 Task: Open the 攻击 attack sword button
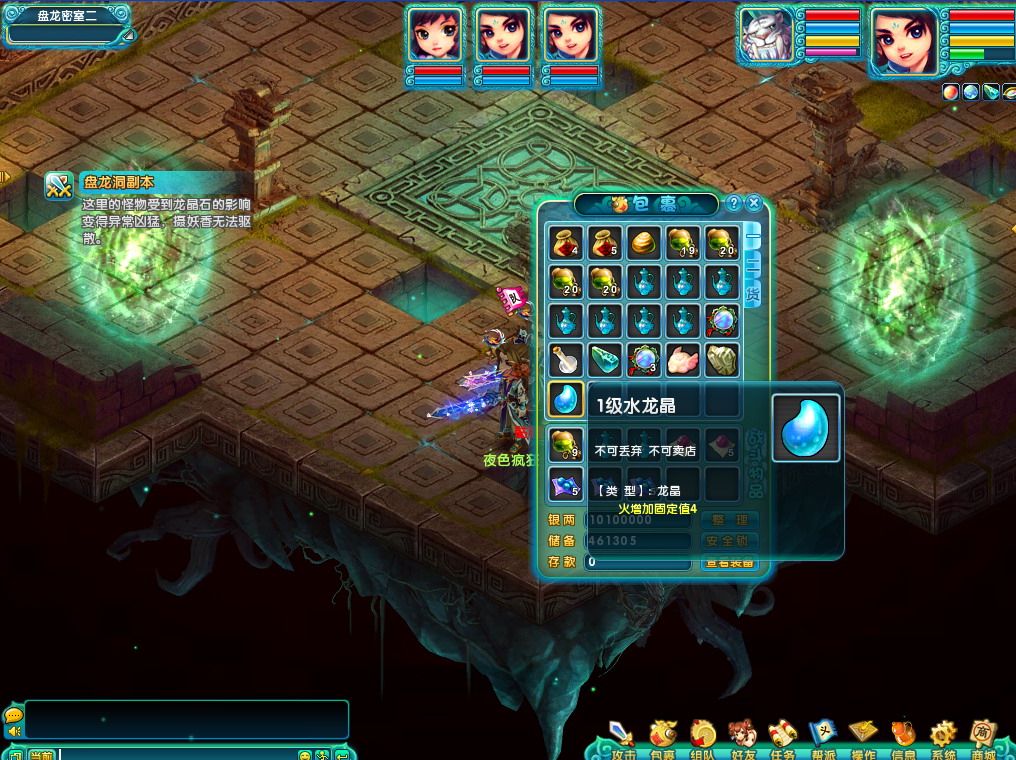(x=623, y=740)
